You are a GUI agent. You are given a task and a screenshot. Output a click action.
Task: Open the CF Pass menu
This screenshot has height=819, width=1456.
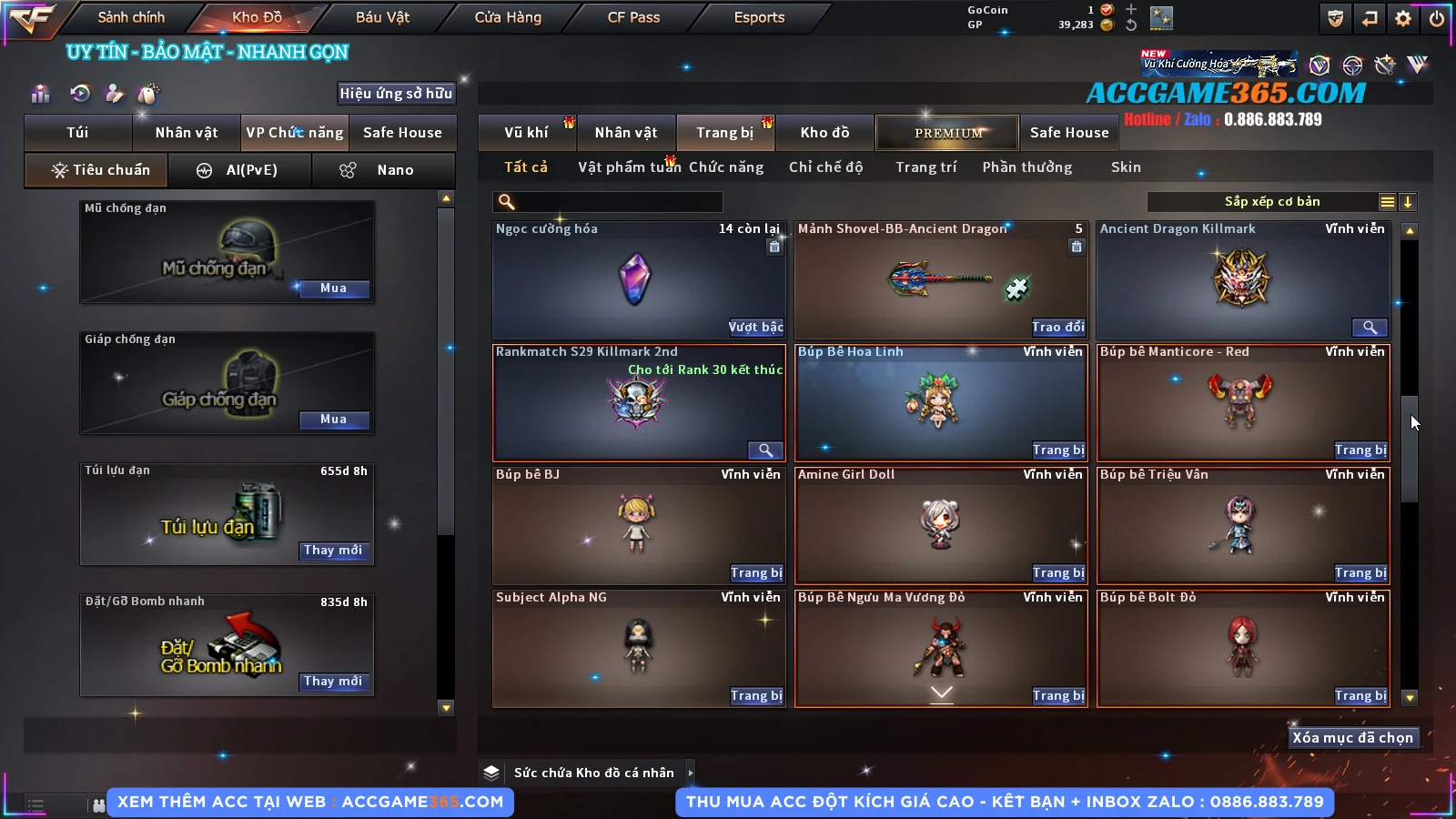633,17
